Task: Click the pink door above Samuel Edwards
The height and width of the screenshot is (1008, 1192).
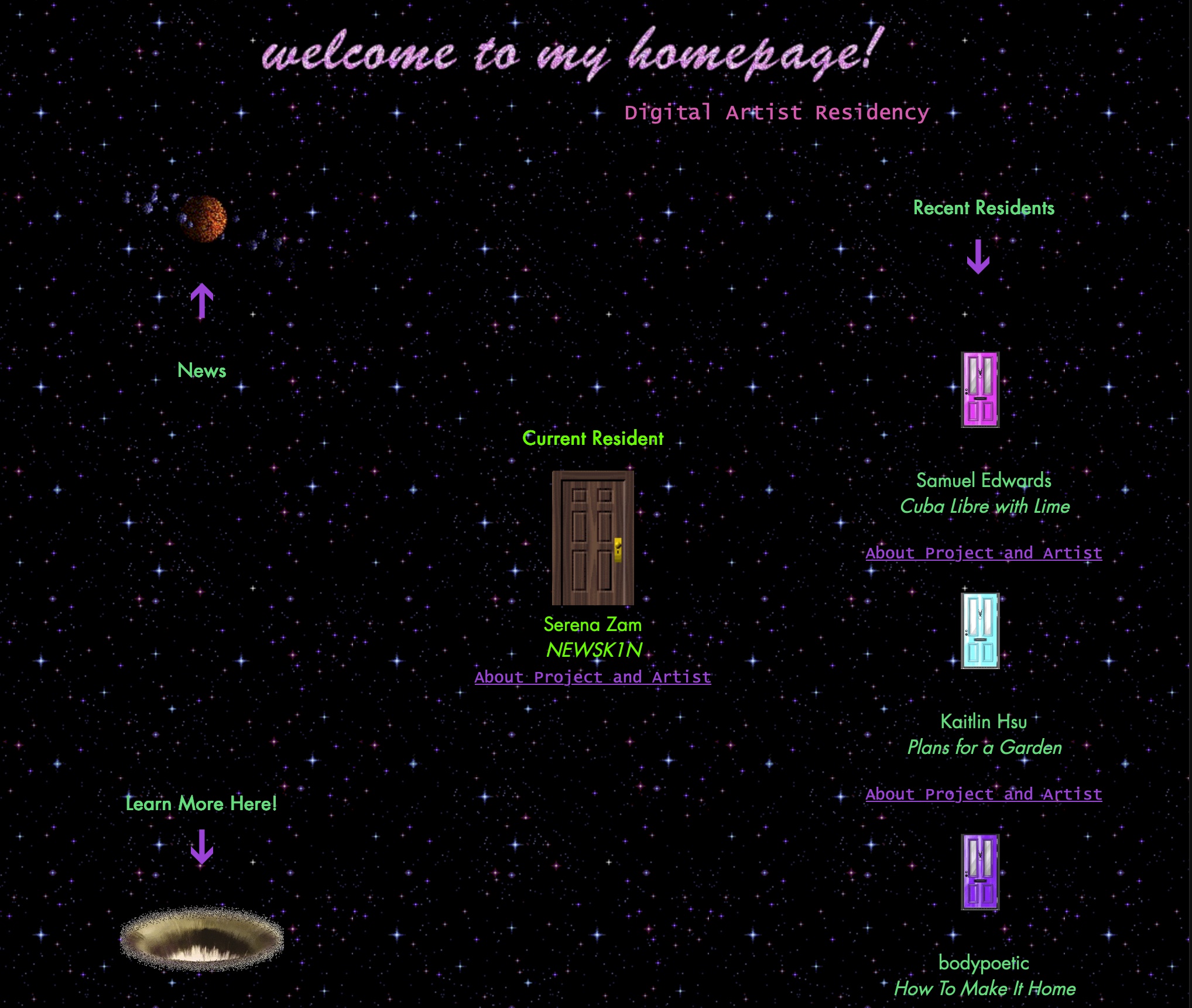Action: (979, 389)
